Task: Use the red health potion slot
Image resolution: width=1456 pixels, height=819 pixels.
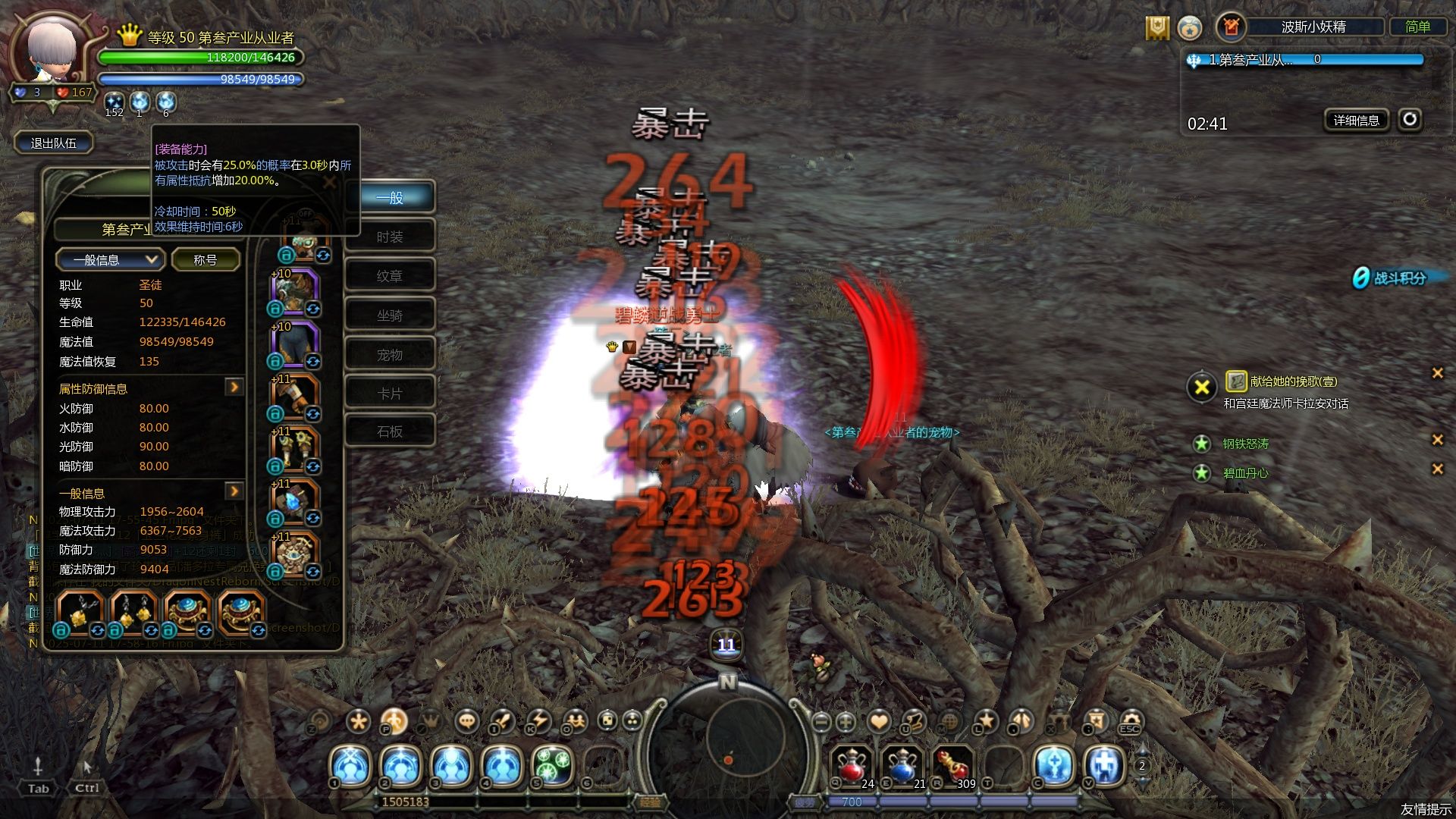Action: click(x=852, y=764)
